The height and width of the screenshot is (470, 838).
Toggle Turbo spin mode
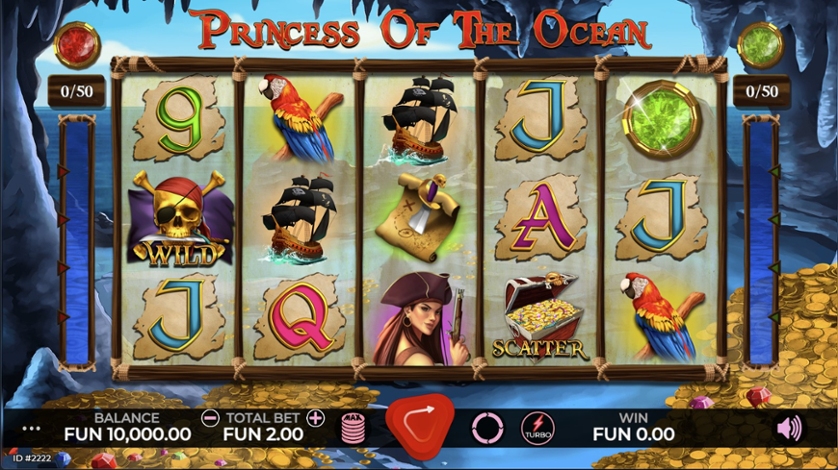click(x=537, y=429)
